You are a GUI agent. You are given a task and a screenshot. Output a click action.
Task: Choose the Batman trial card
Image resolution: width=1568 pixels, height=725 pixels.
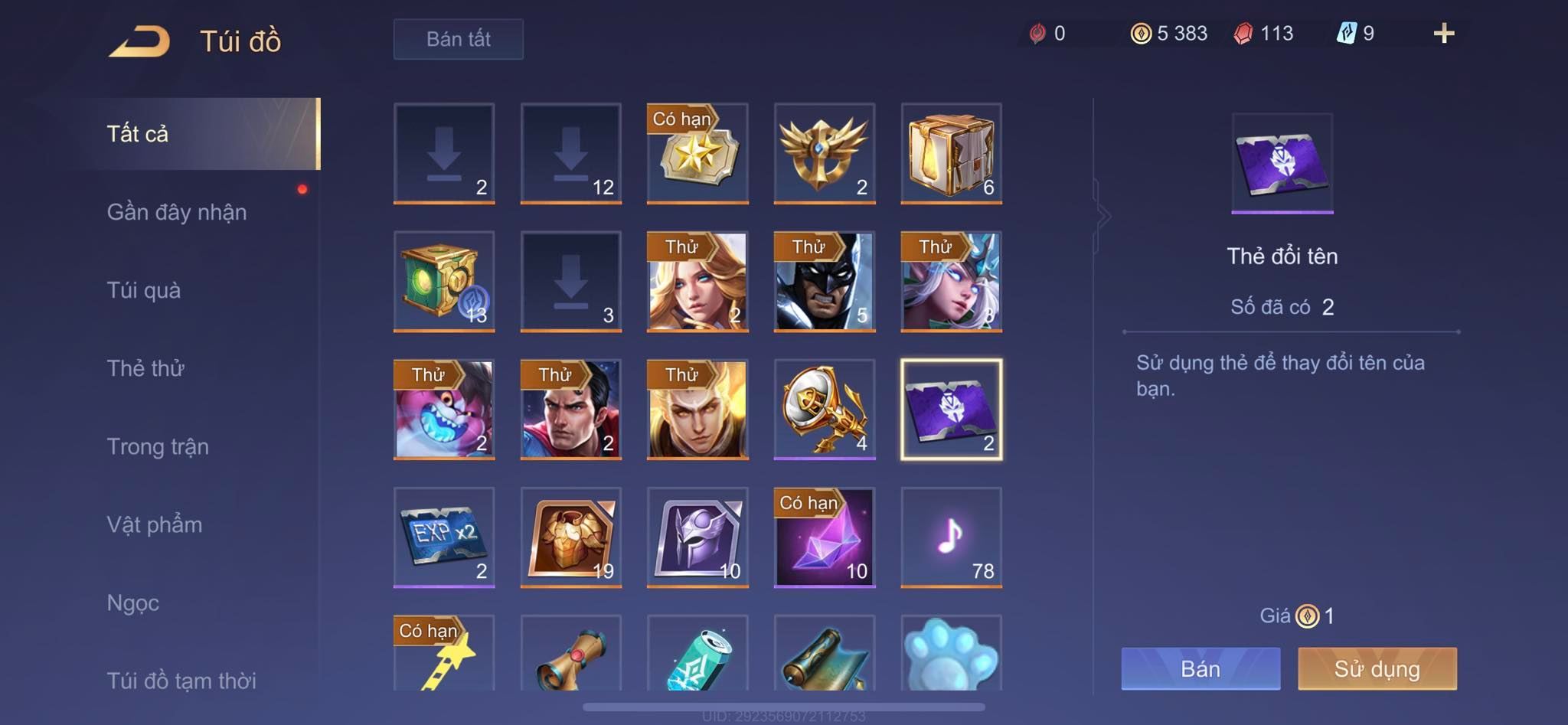(x=824, y=281)
